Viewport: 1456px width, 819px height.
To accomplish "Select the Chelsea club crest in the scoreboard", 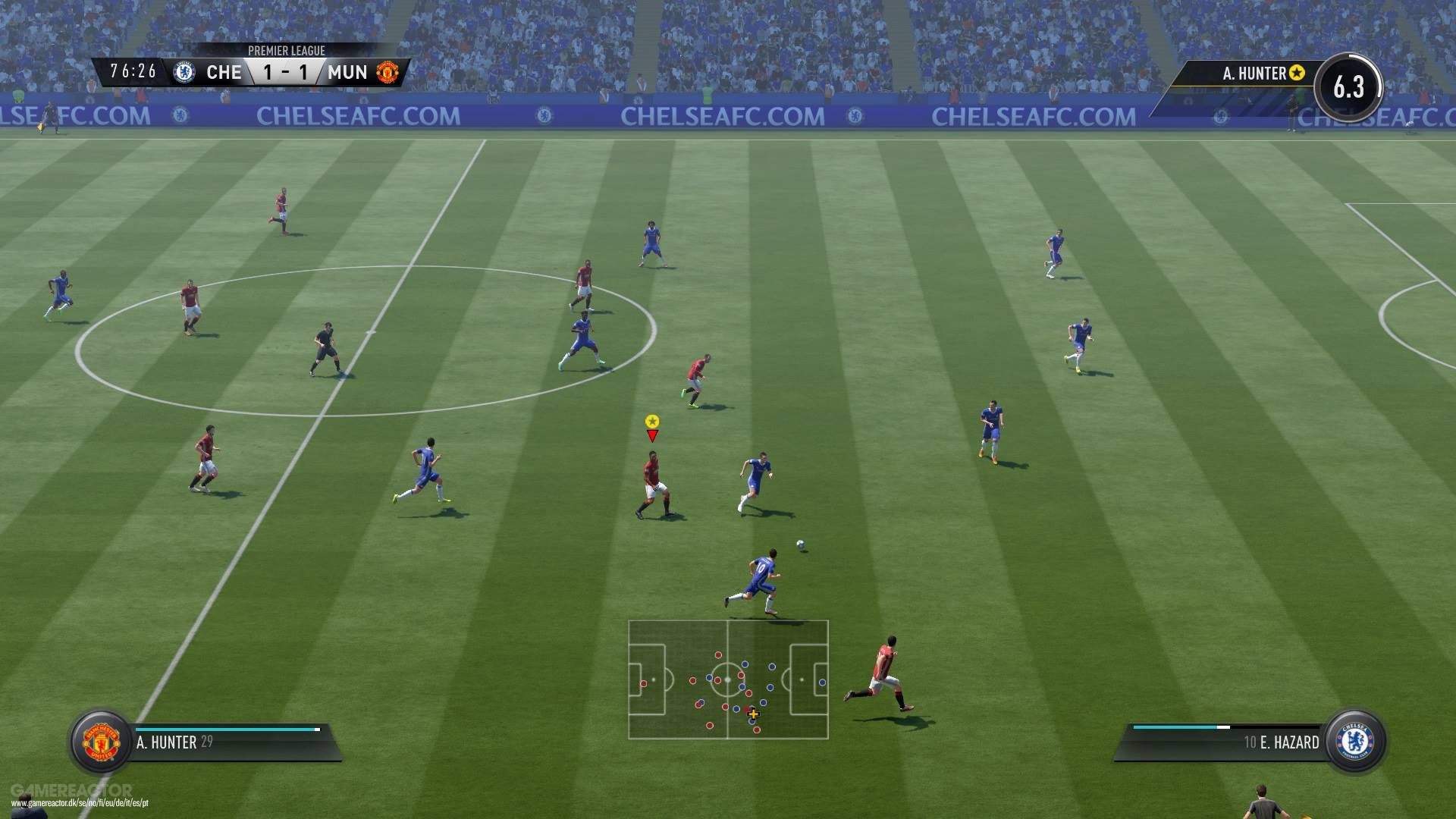I will pyautogui.click(x=184, y=72).
